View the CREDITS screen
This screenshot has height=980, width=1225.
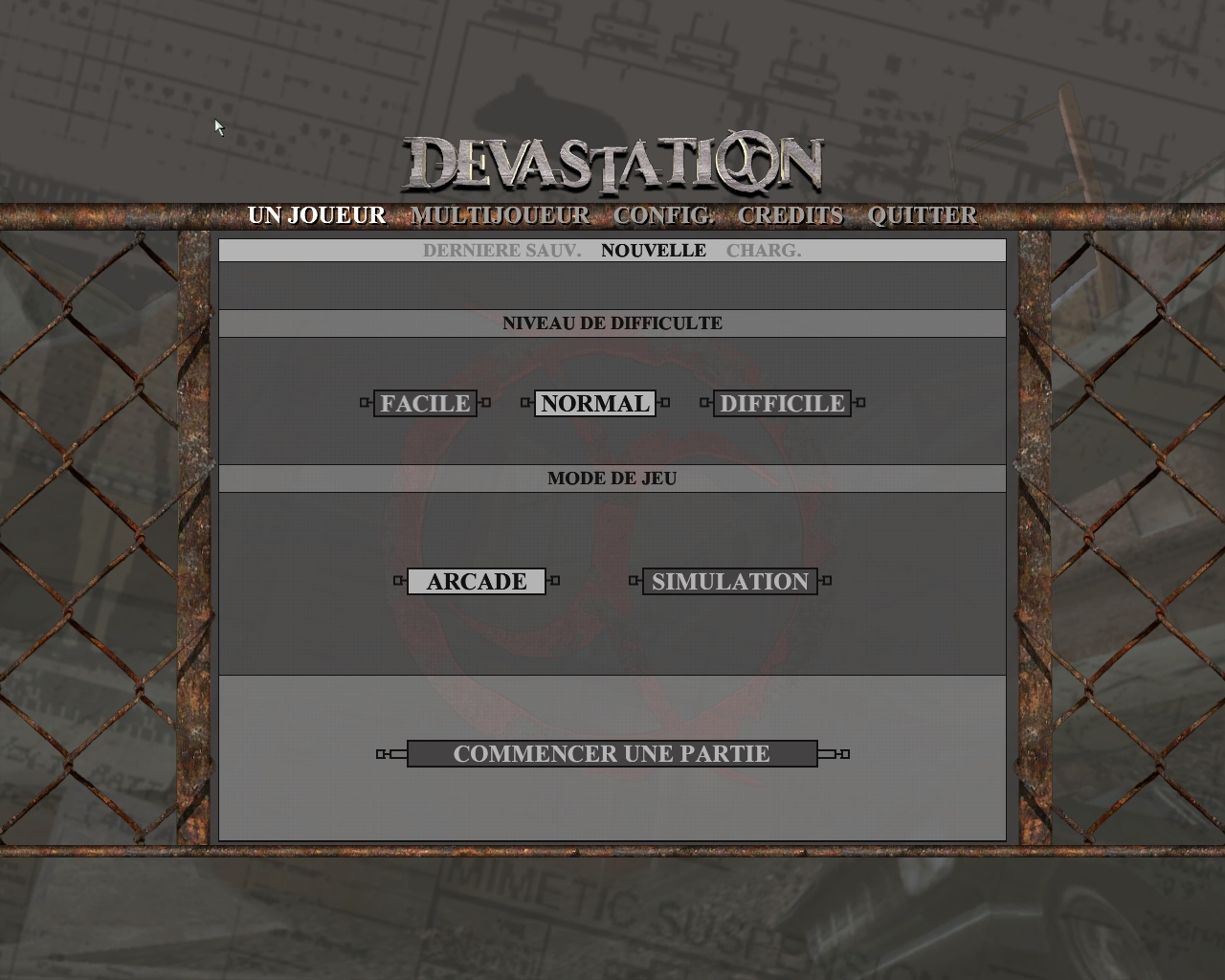click(x=791, y=215)
